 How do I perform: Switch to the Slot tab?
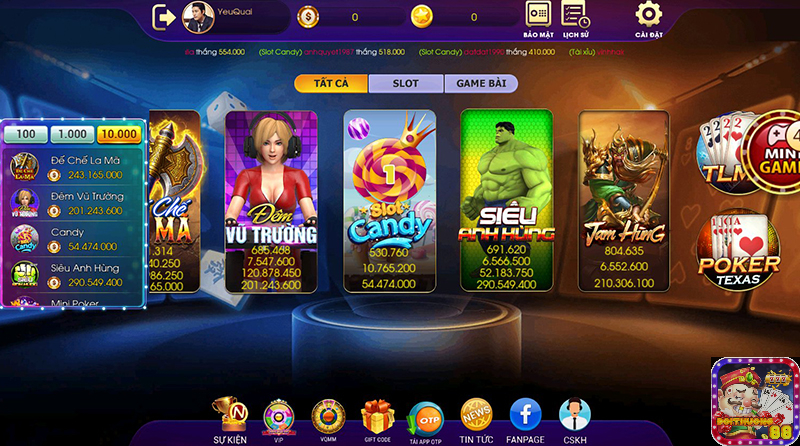click(x=405, y=83)
